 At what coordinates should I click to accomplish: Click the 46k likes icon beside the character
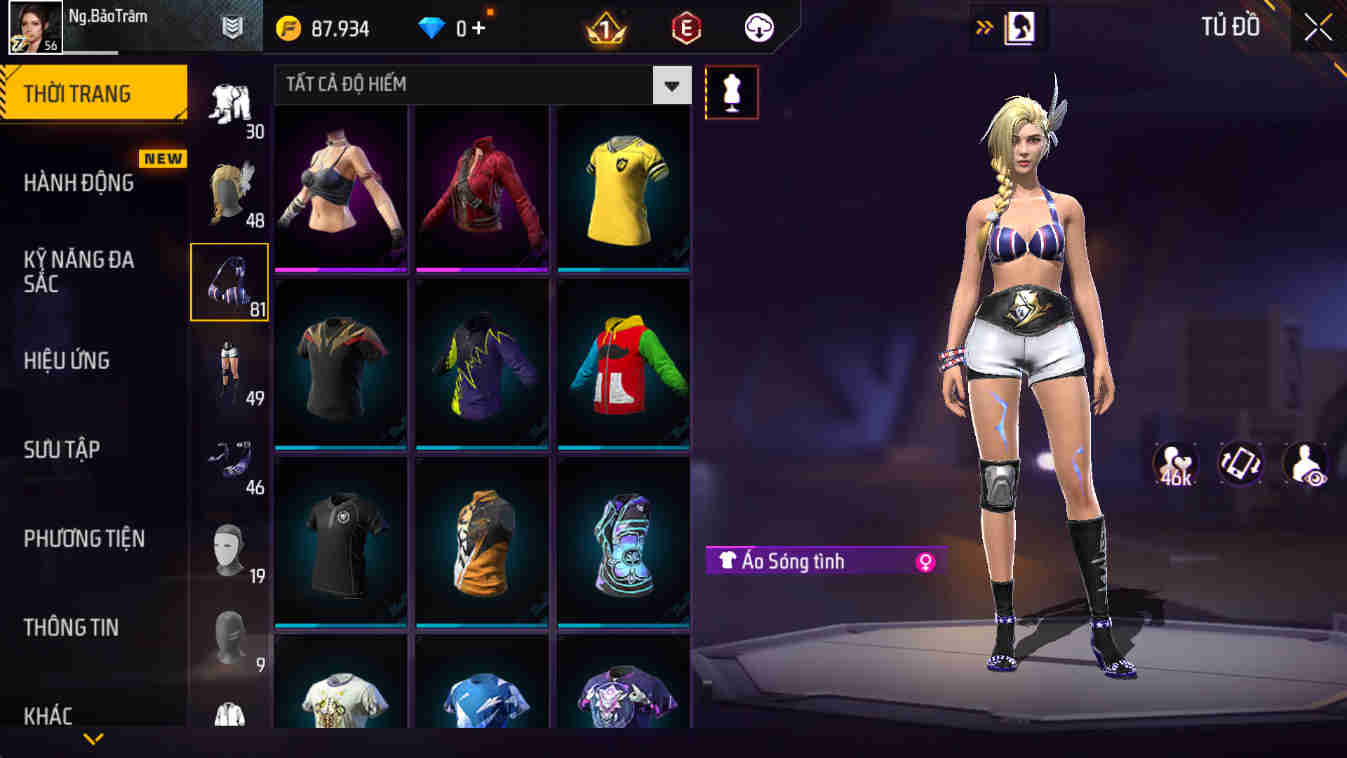[x=1178, y=462]
